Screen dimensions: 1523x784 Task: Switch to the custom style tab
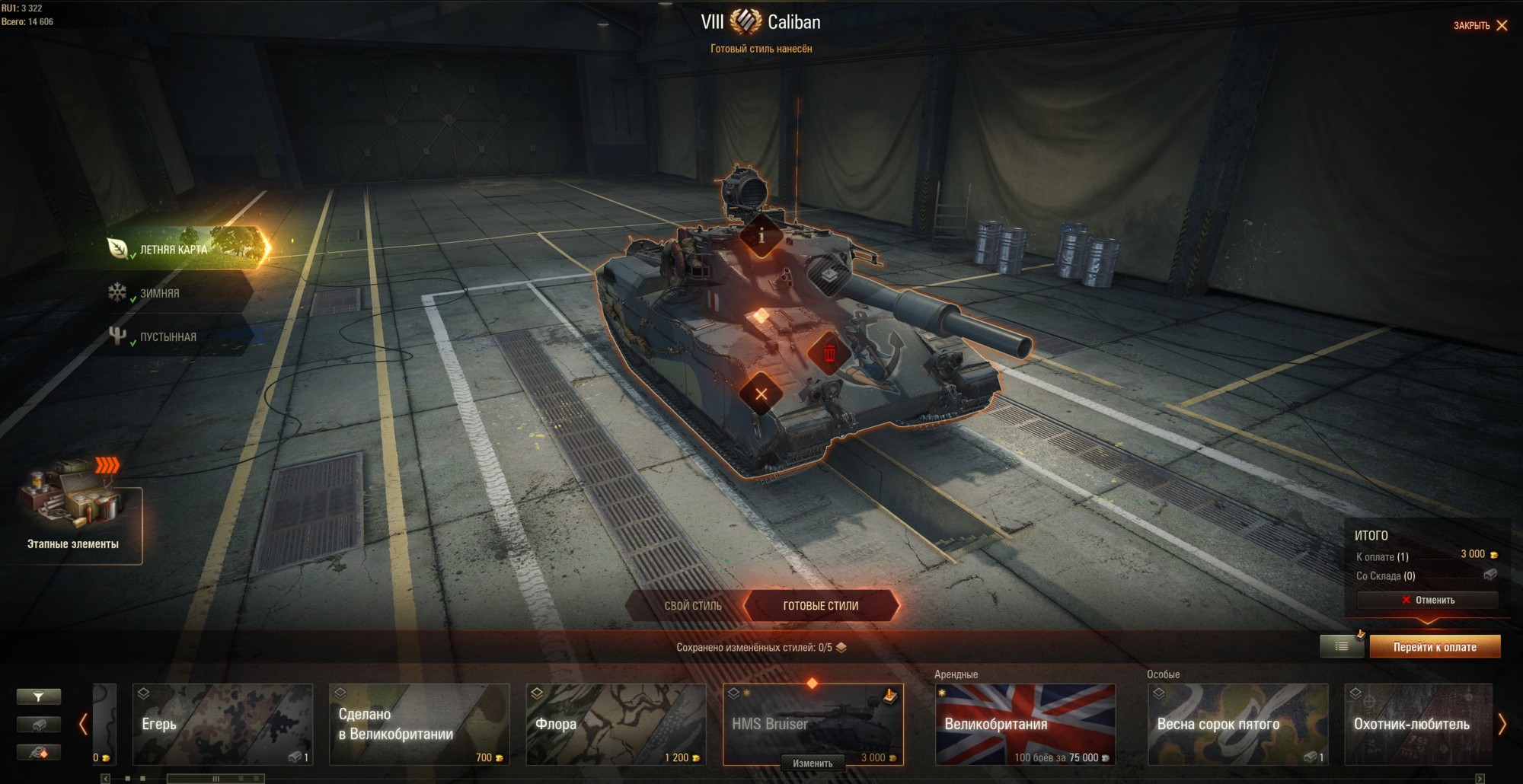pos(692,606)
